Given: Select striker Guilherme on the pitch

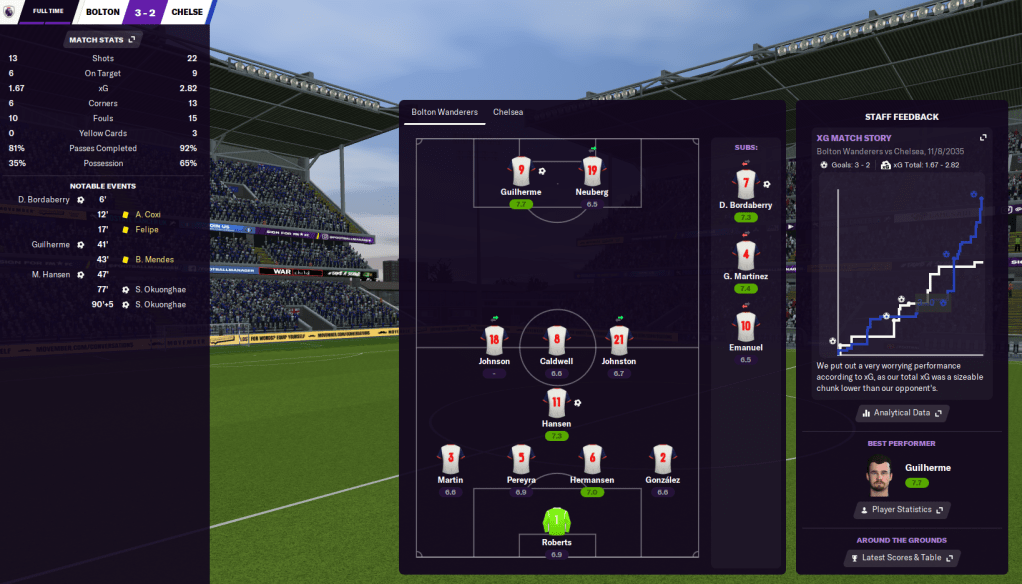Looking at the screenshot, I should (521, 172).
